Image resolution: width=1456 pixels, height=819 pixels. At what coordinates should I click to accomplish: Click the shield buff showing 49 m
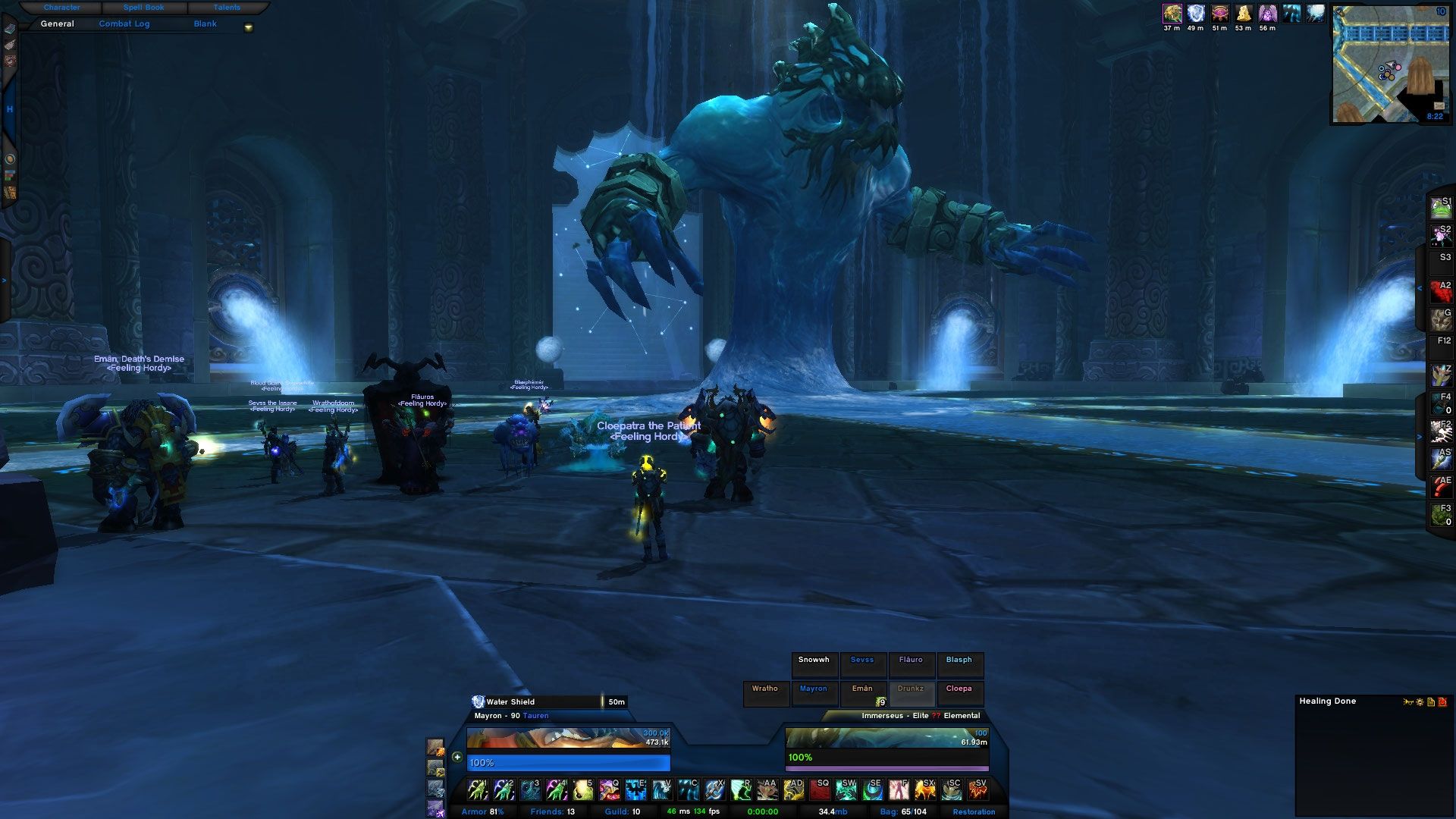(x=1194, y=12)
